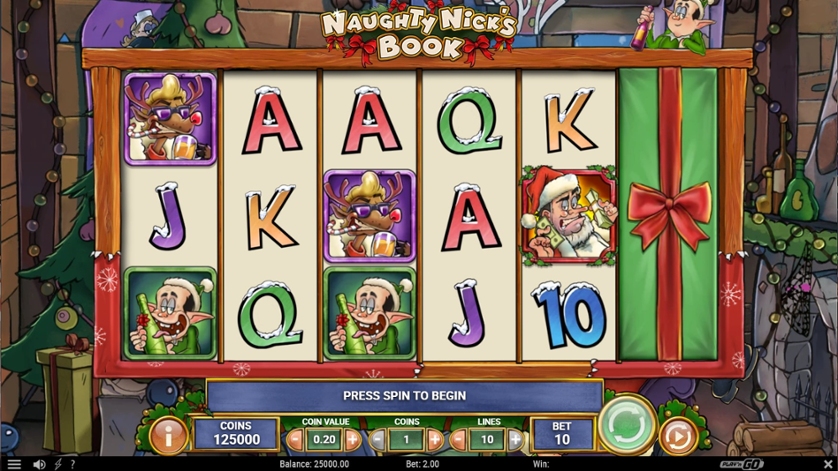Toggle the sound speaker icon
Screen dimensions: 838x471
click(x=39, y=464)
